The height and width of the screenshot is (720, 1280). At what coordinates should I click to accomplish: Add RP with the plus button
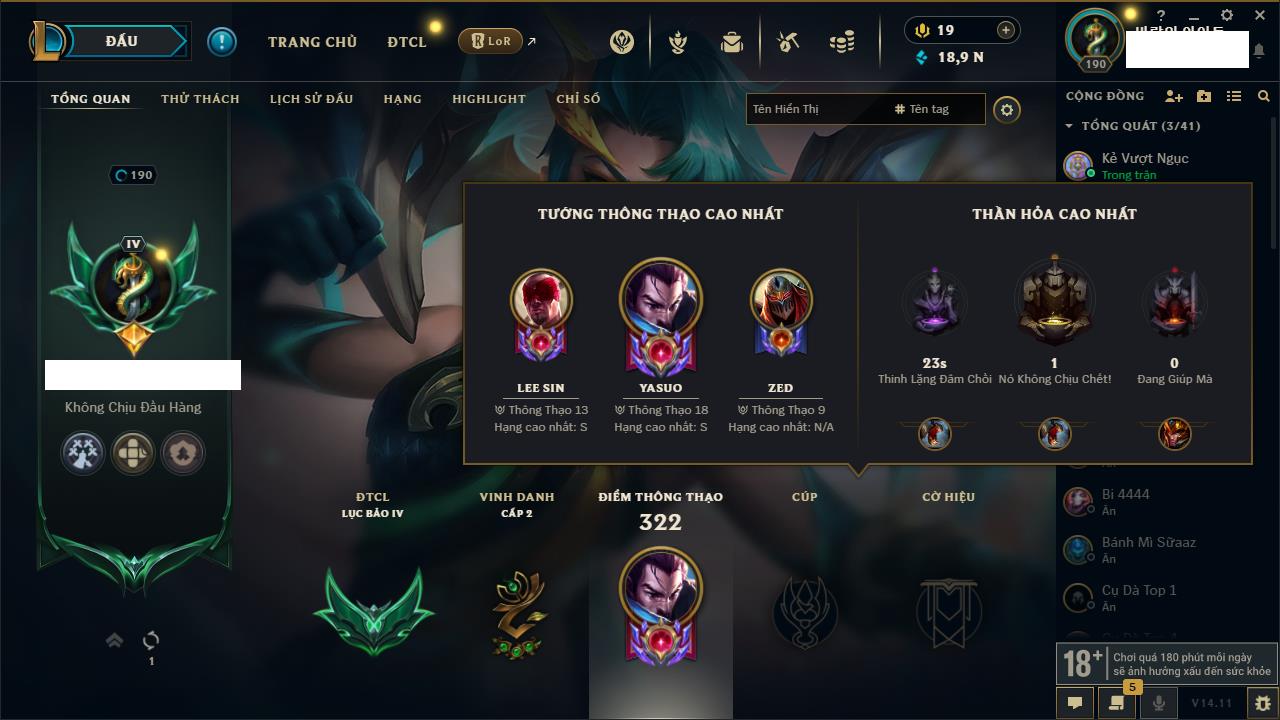[x=1006, y=30]
